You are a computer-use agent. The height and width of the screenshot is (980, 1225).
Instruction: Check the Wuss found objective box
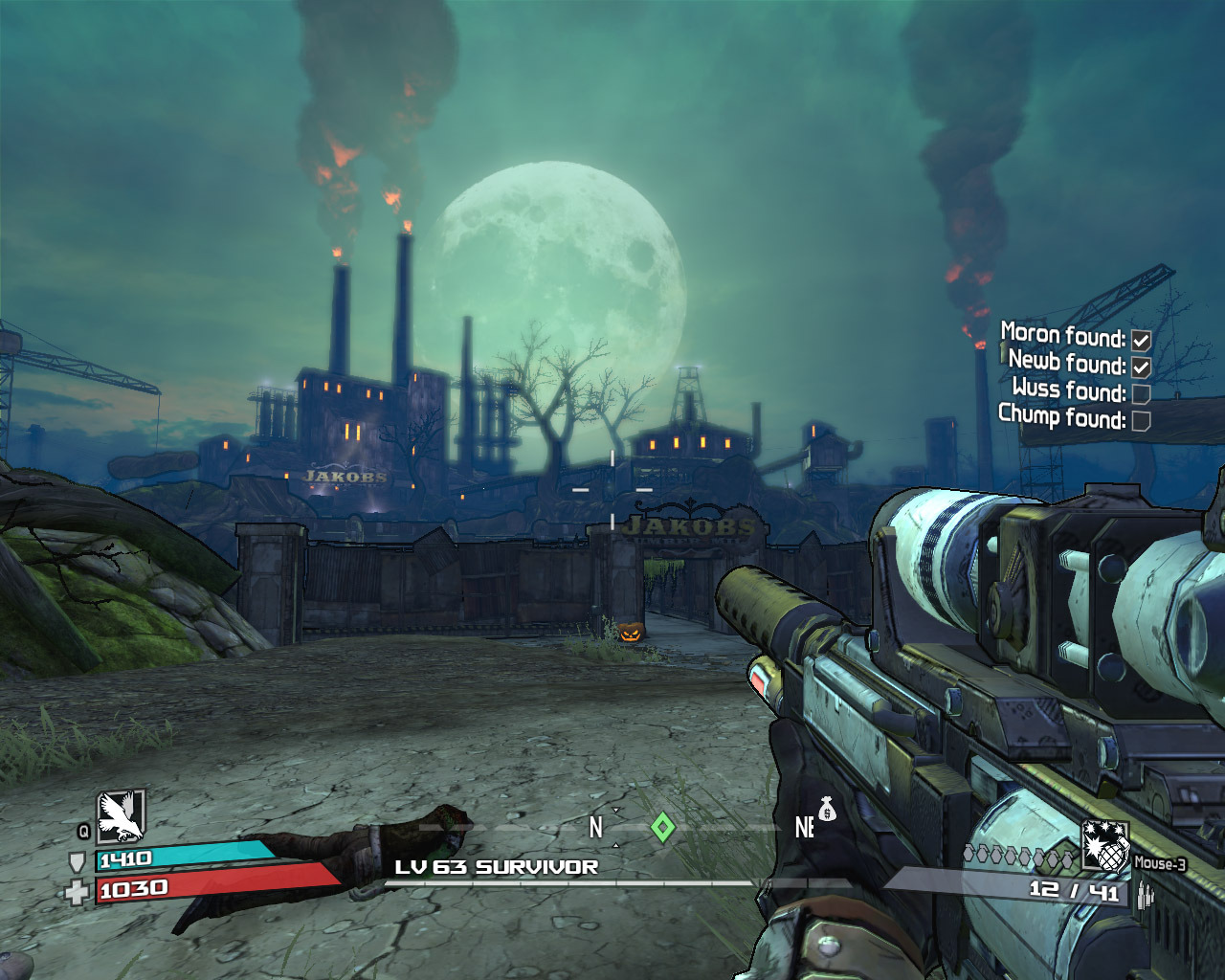(x=1141, y=393)
